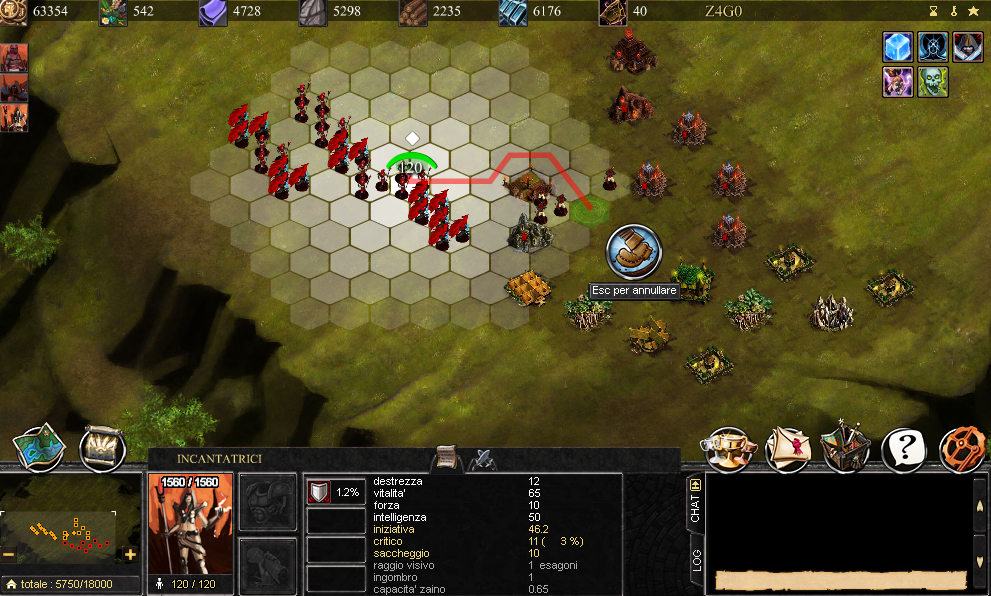This screenshot has width=991, height=596.
Task: Open the weapons chest inventory
Action: pyautogui.click(x=845, y=449)
